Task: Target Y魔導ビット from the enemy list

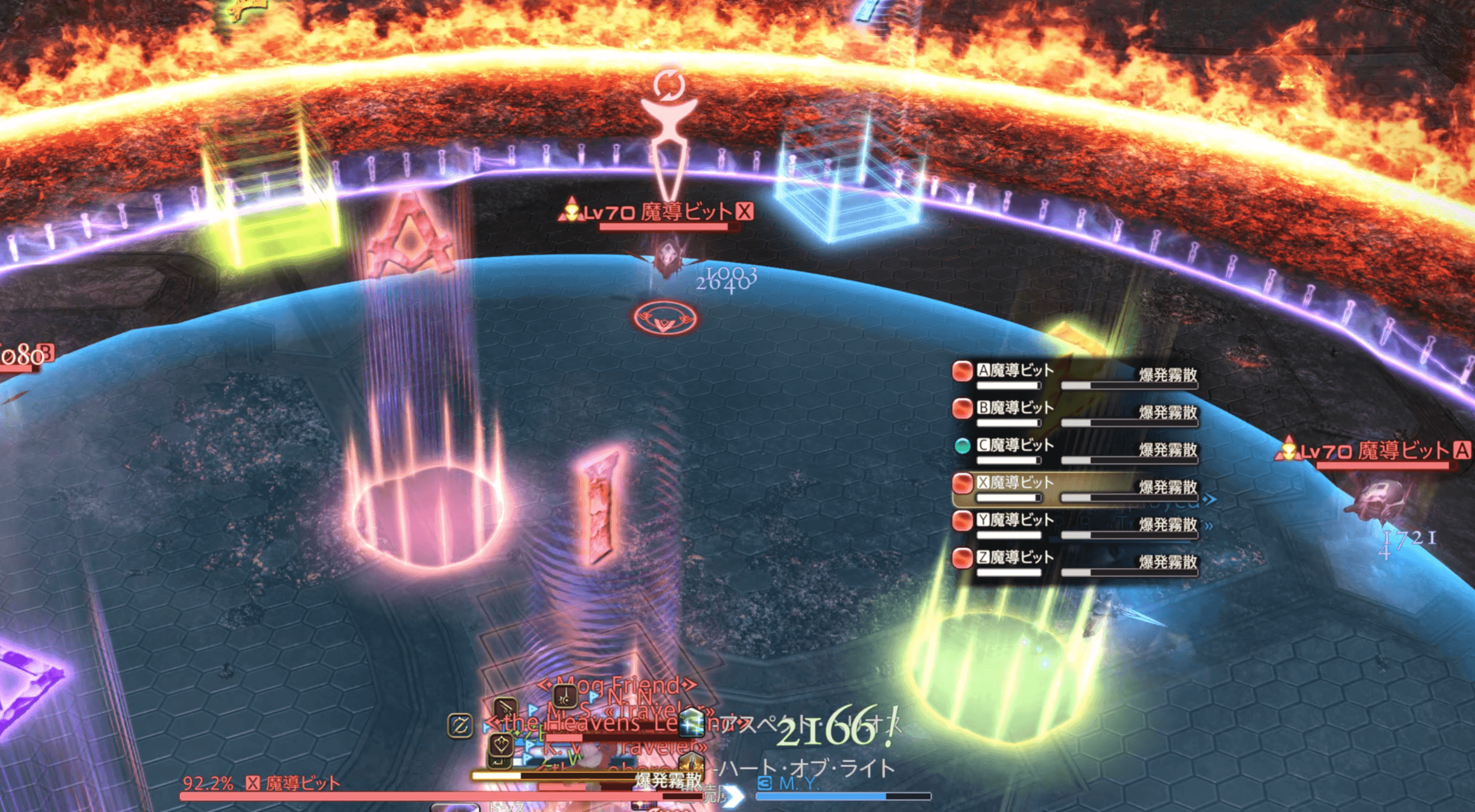Action: [1015, 521]
